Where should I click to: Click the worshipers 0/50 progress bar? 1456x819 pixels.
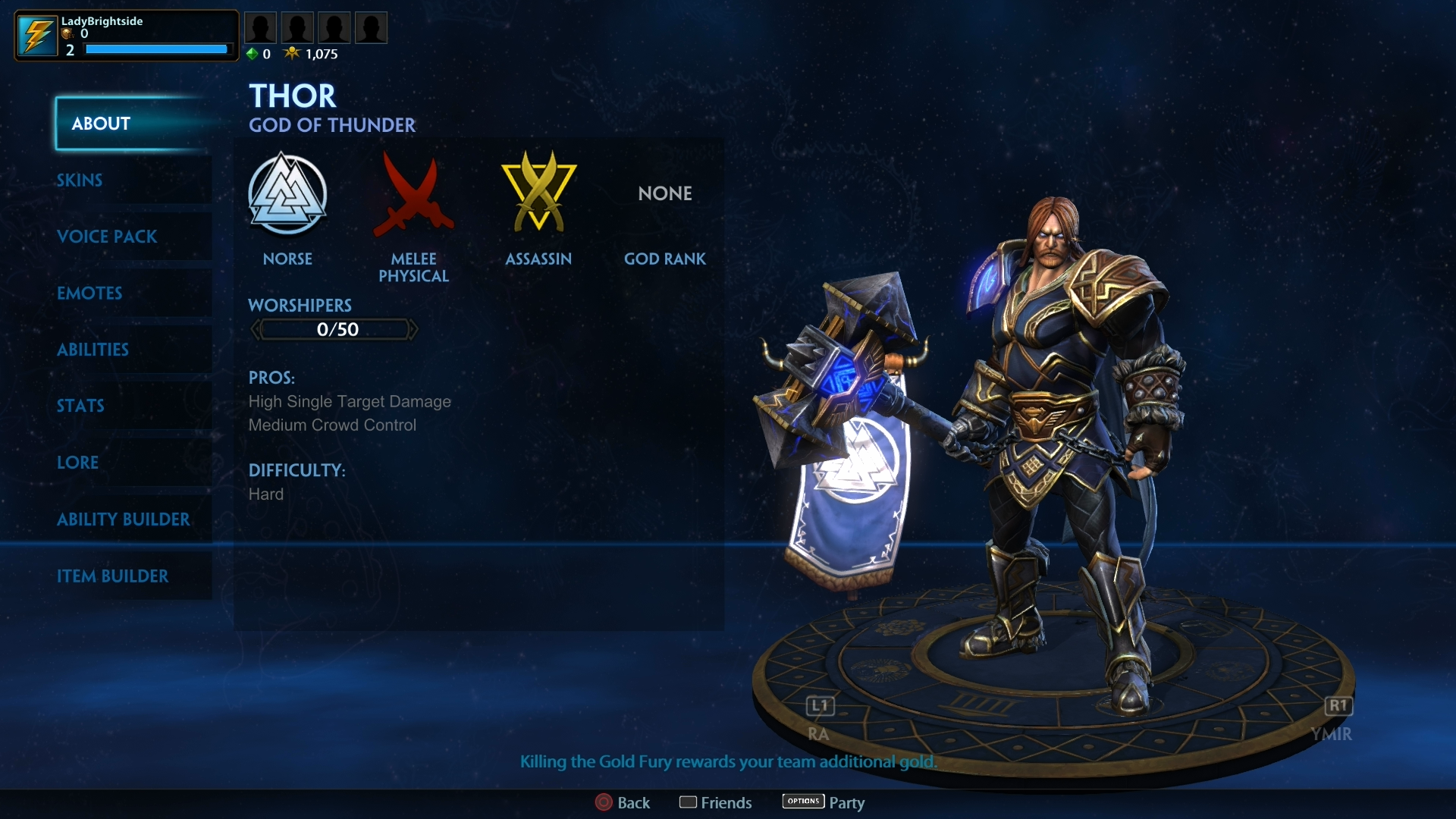(x=334, y=329)
